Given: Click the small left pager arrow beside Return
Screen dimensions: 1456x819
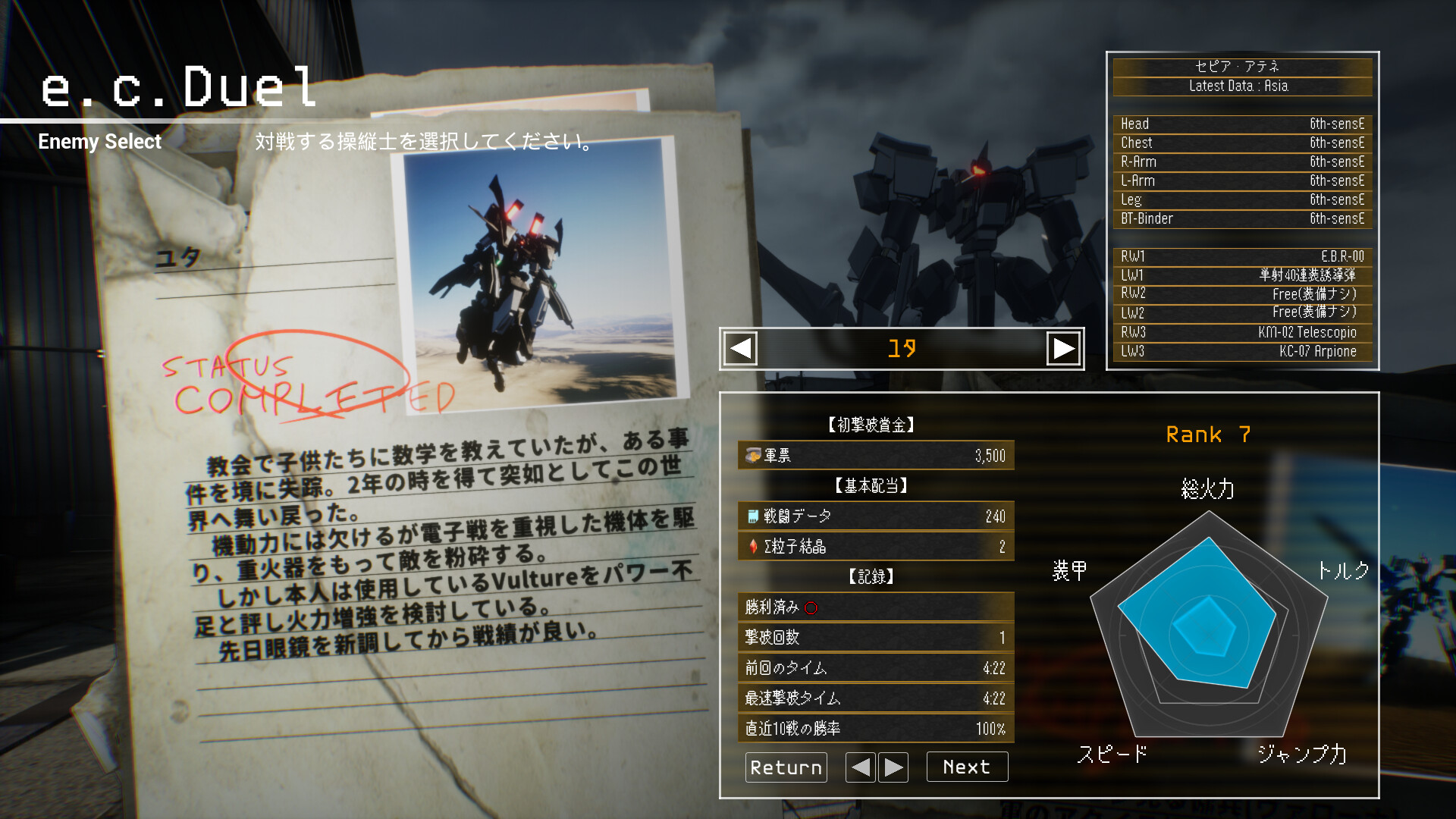Looking at the screenshot, I should 861,767.
